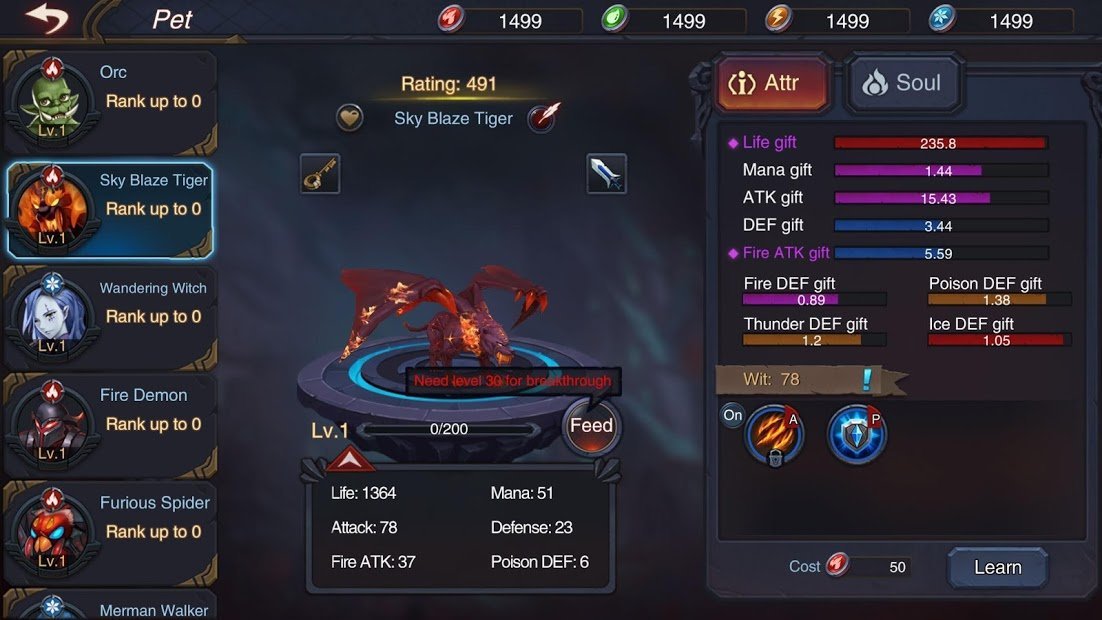Viewport: 1102px width, 620px height.
Task: Choose the Wandering Witch pet
Action: 110,316
